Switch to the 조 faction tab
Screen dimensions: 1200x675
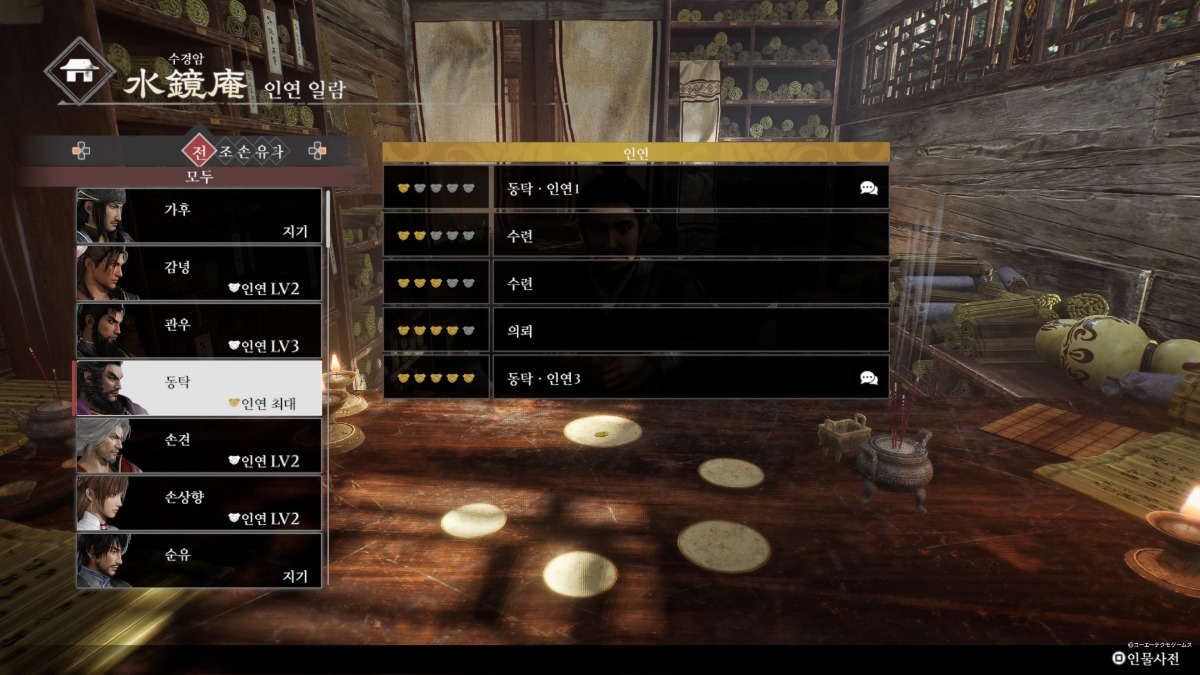click(226, 152)
